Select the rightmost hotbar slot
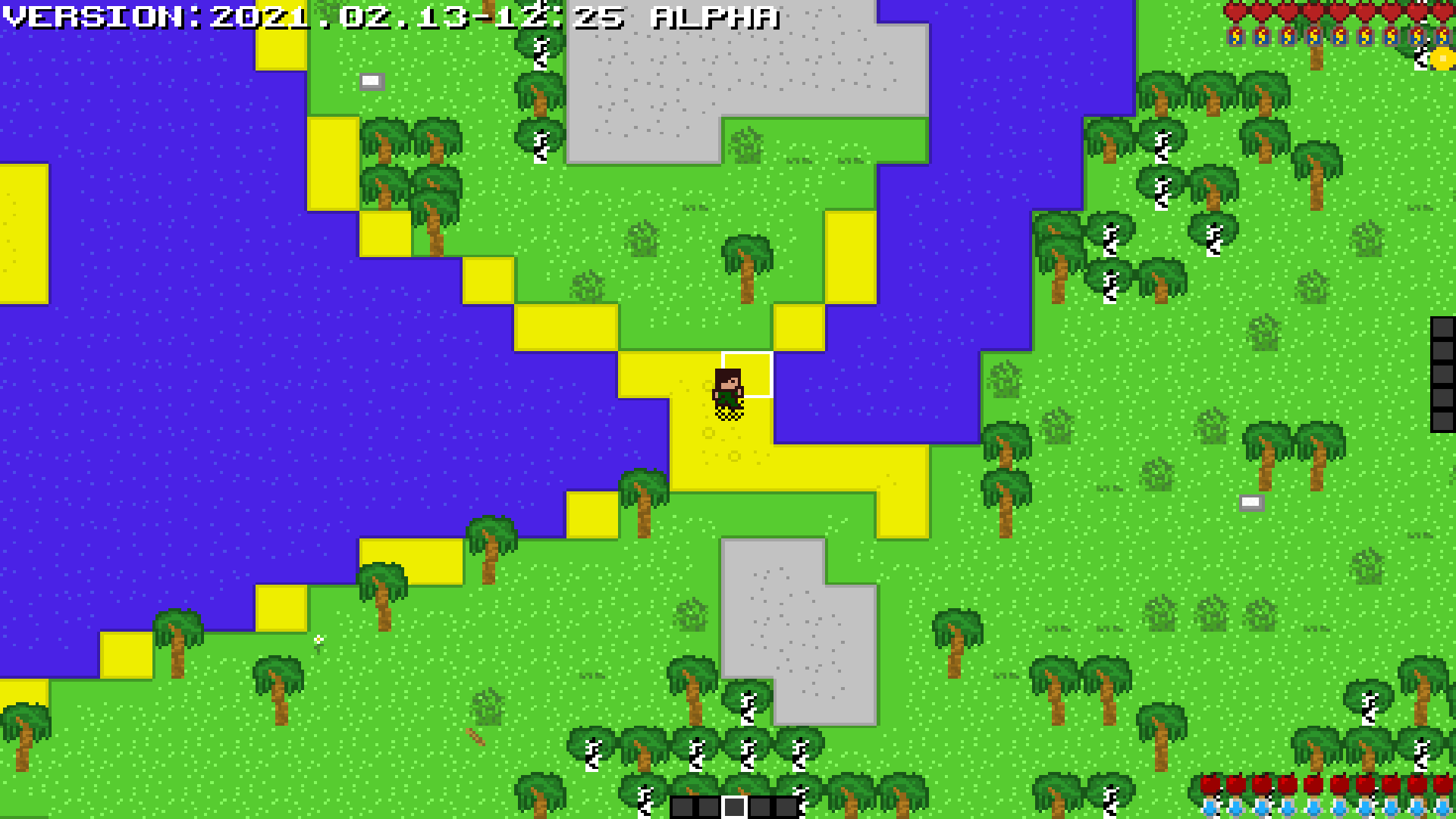The width and height of the screenshot is (1456, 819). (786, 808)
